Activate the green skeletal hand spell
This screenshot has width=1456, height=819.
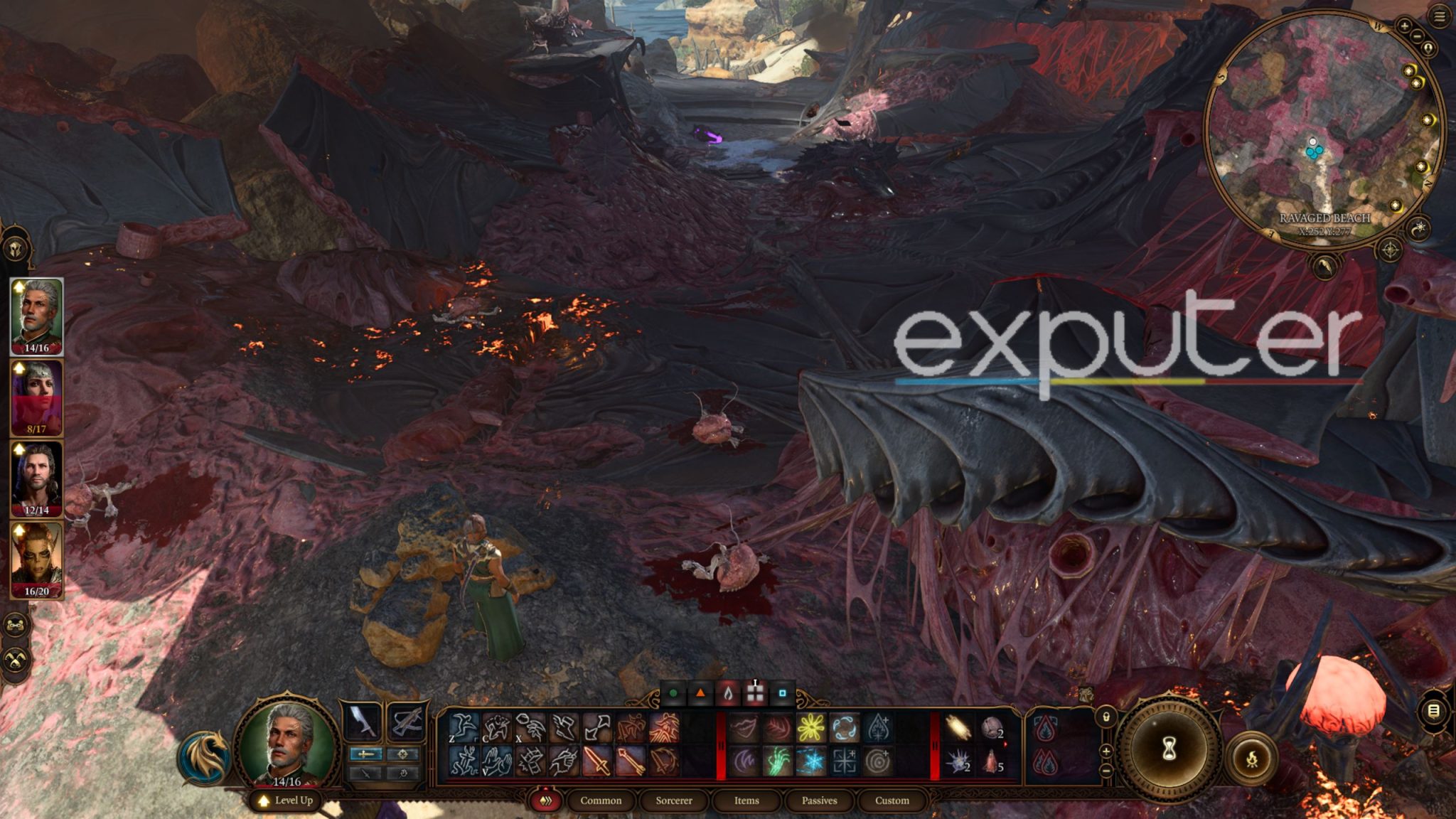[x=777, y=761]
